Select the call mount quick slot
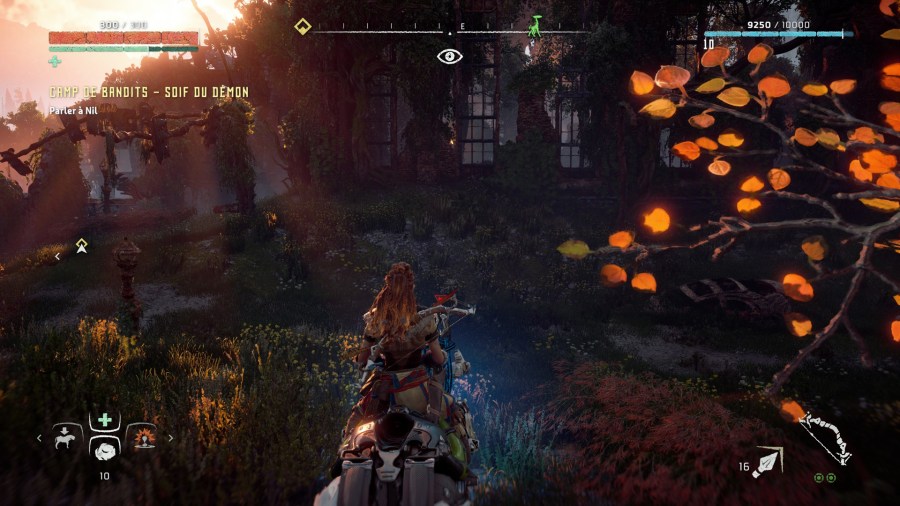 tap(67, 437)
